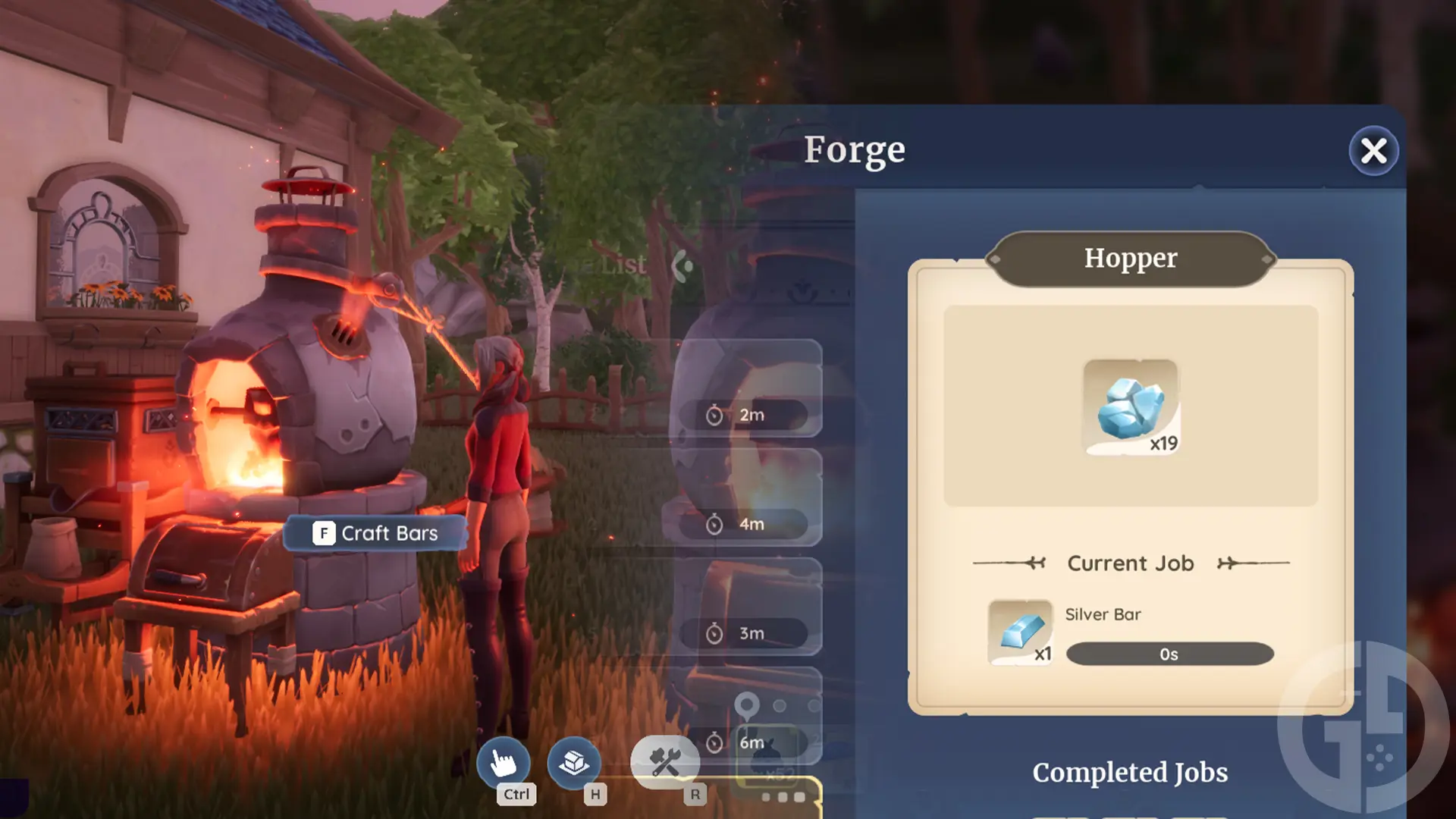Image resolution: width=1456 pixels, height=819 pixels.
Task: Click the Hopper panel header
Action: (x=1130, y=258)
